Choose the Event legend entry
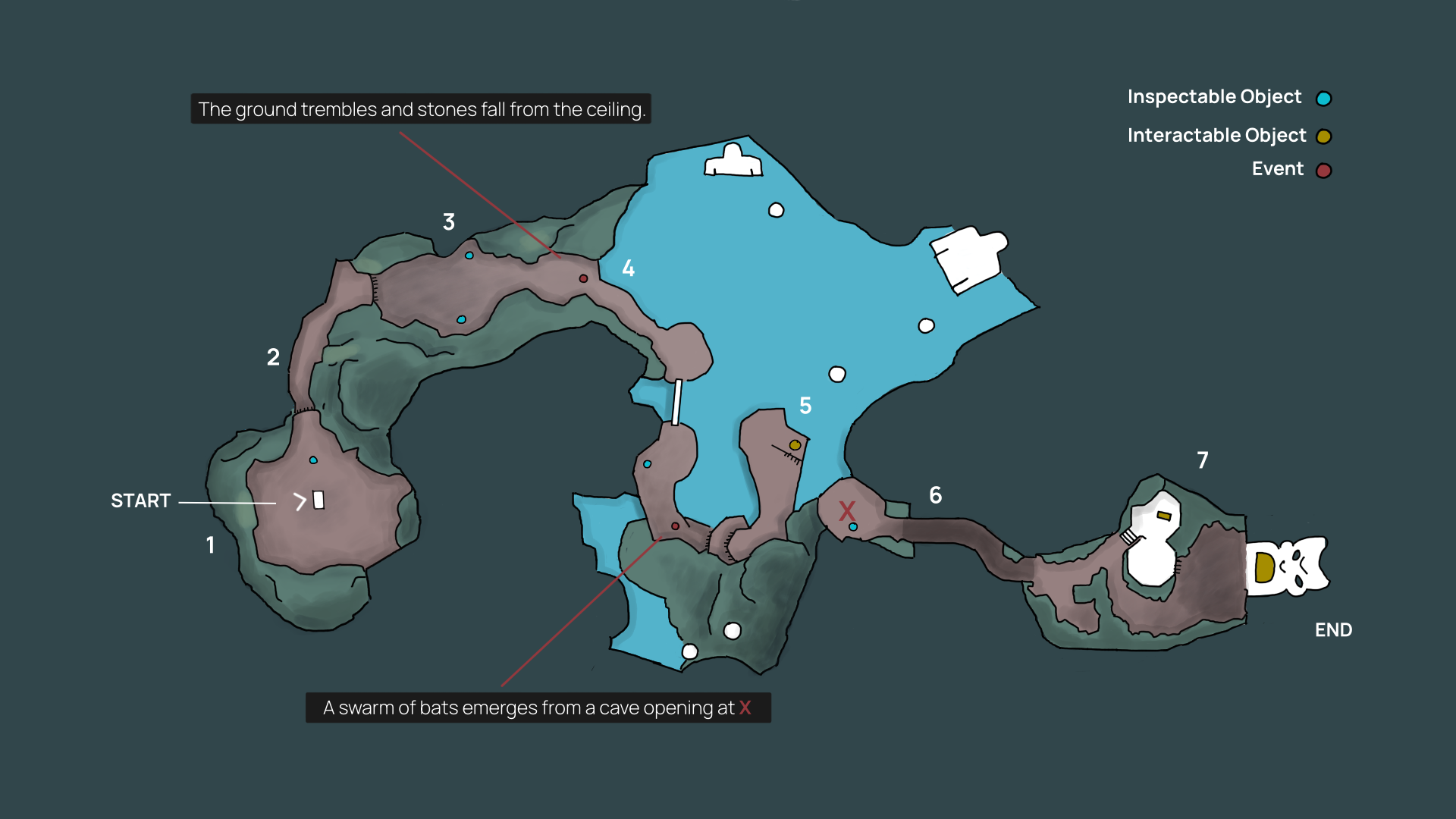This screenshot has height=819, width=1456. pyautogui.click(x=1291, y=169)
